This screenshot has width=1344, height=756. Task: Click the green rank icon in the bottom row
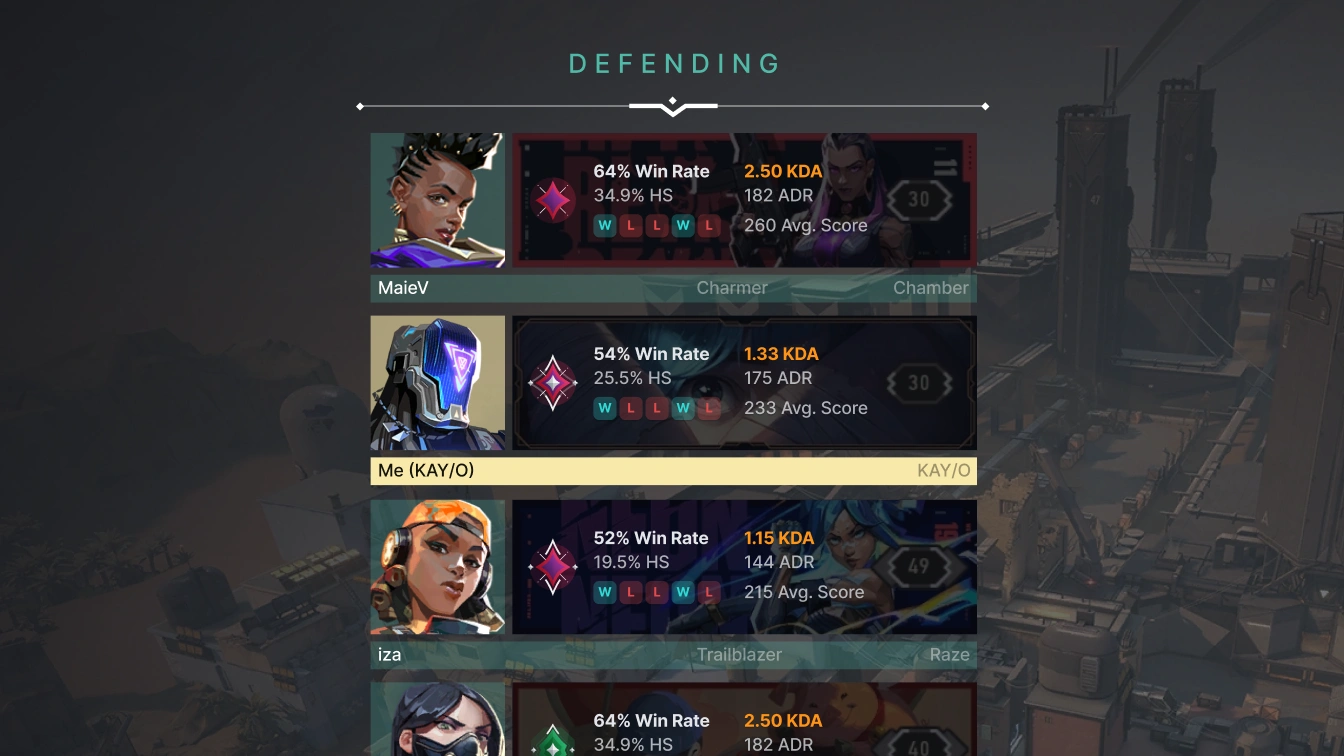[553, 742]
